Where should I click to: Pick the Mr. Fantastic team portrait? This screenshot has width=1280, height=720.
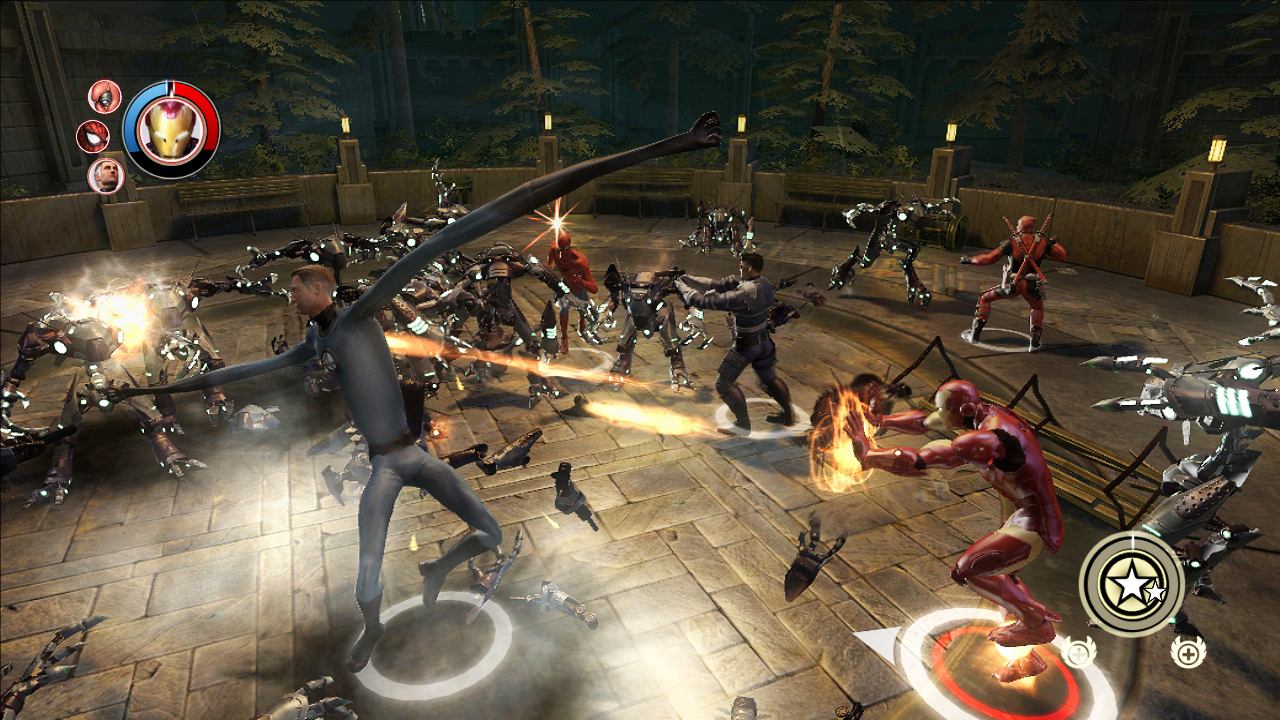coord(105,176)
